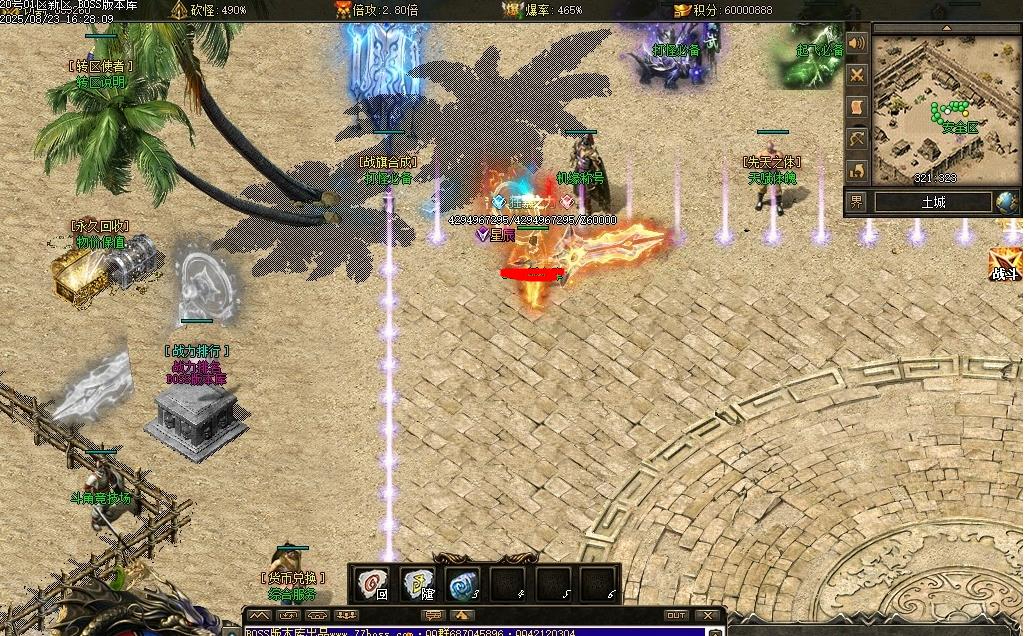Viewport: 1028px width, 636px height.
Task: Open the scroll icon by the minimap
Action: 857,106
